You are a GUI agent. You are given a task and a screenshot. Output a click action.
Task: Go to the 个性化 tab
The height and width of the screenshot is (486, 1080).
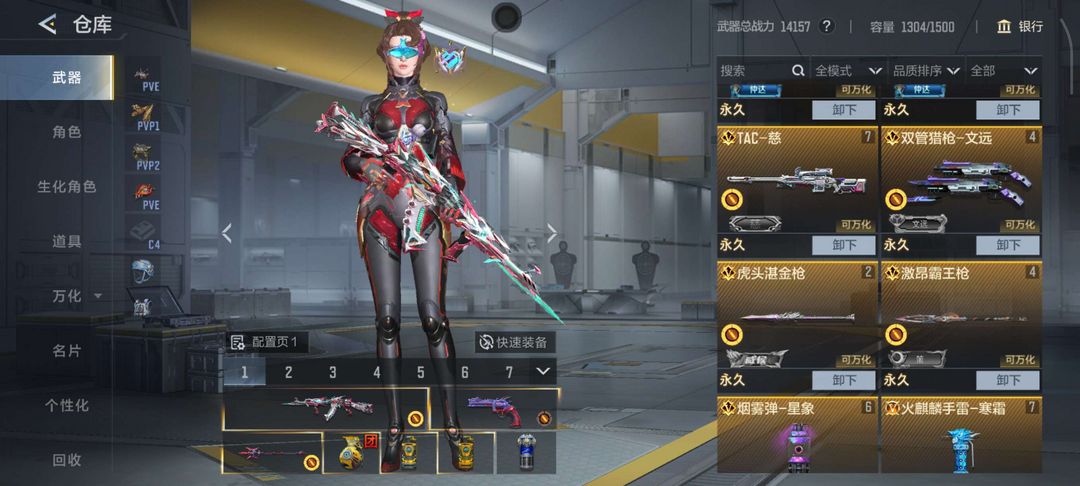point(67,405)
